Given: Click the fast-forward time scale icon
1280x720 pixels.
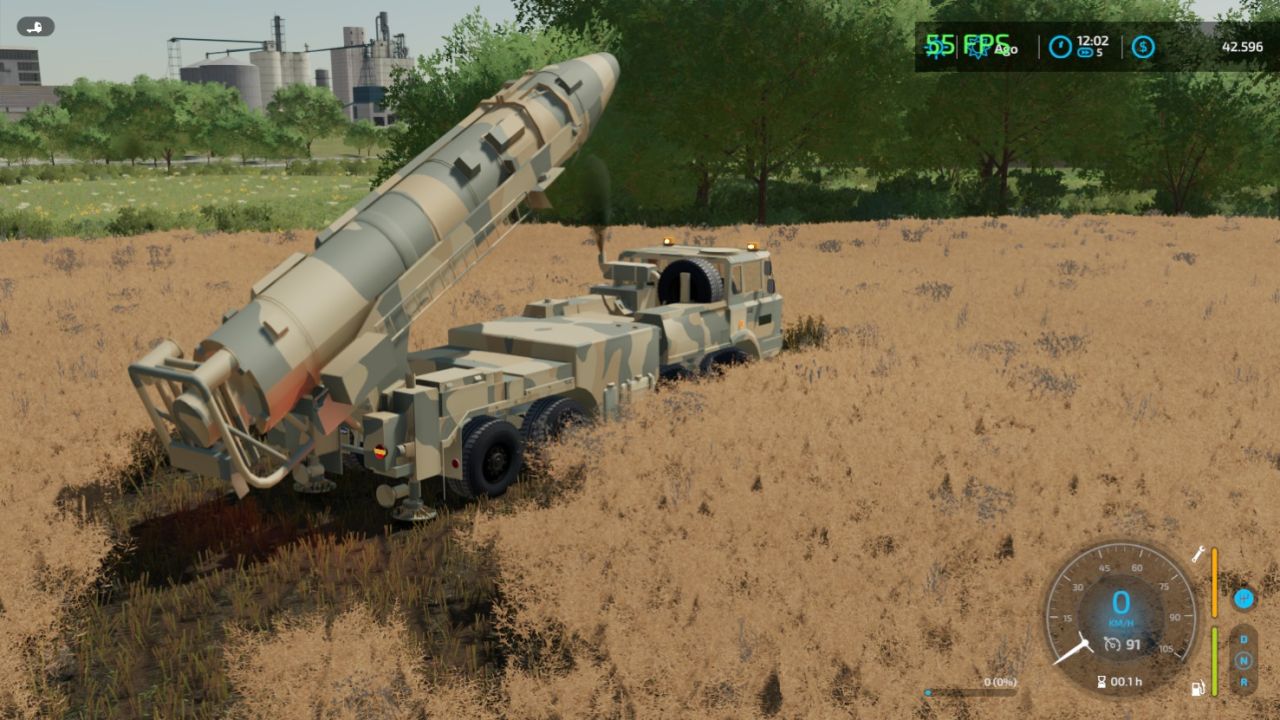Looking at the screenshot, I should point(1086,52).
